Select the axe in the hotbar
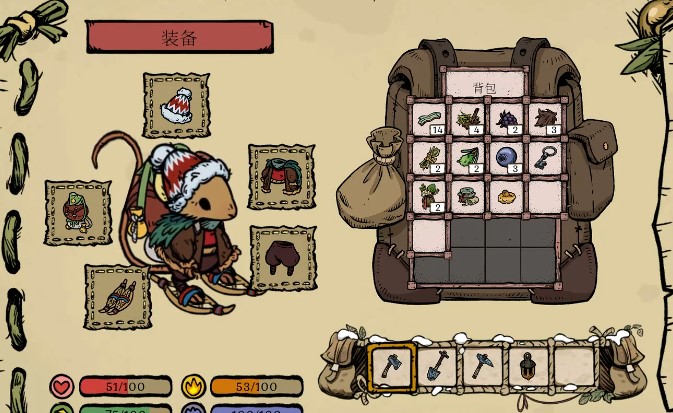The height and width of the screenshot is (413, 673). (x=392, y=366)
